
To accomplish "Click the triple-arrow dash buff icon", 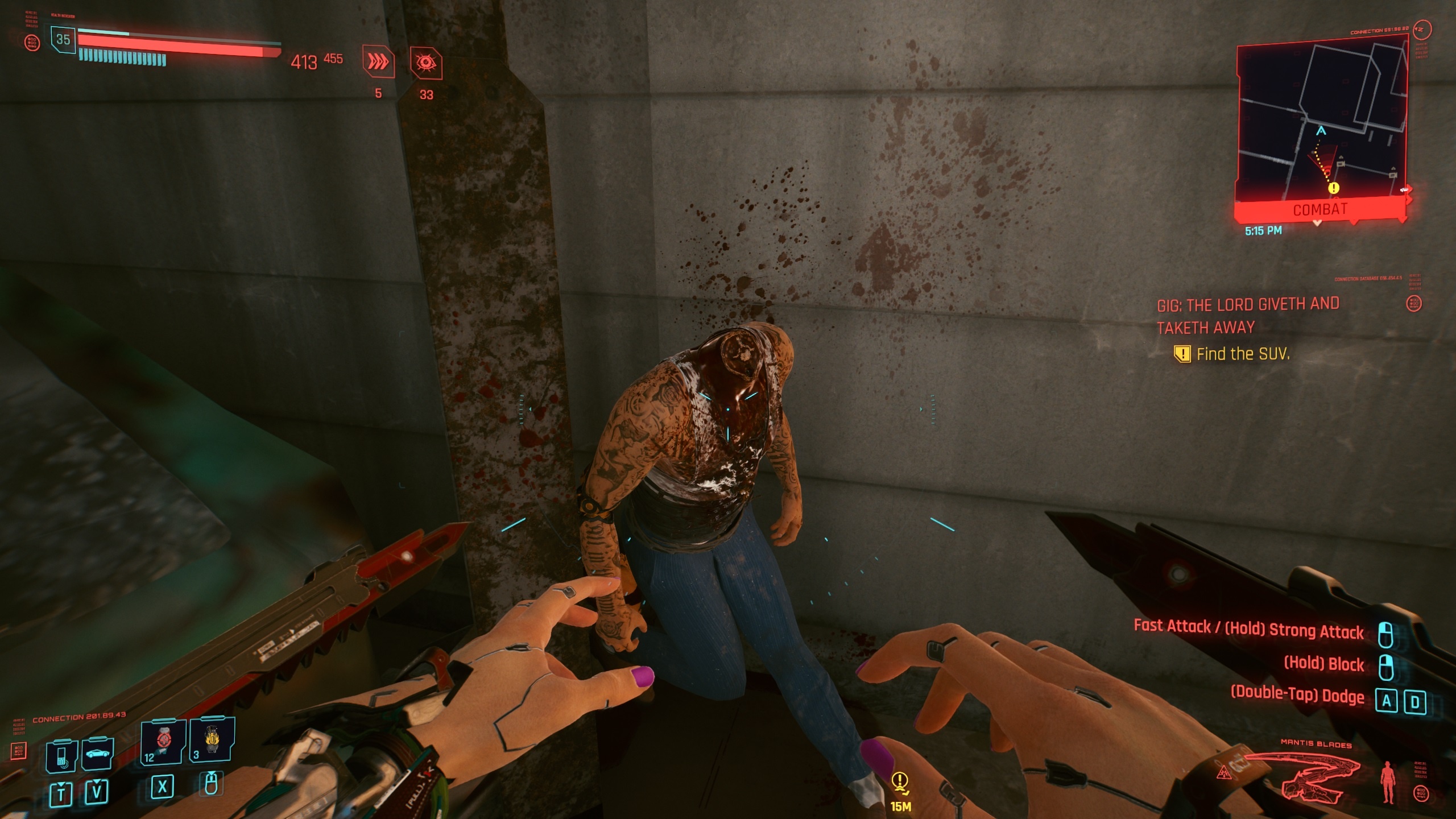I will click(378, 63).
